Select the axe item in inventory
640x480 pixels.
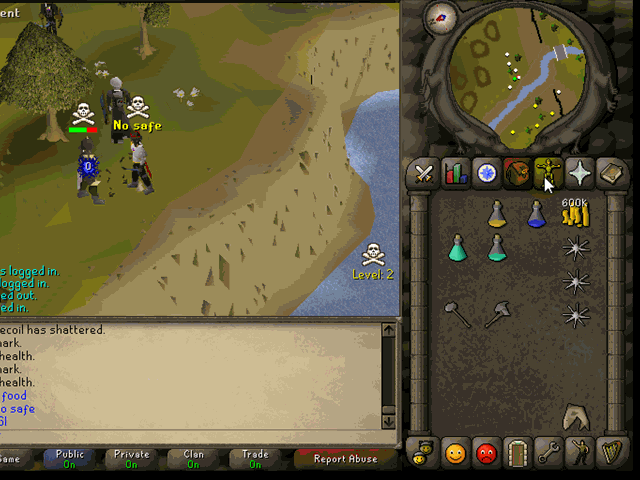496,316
